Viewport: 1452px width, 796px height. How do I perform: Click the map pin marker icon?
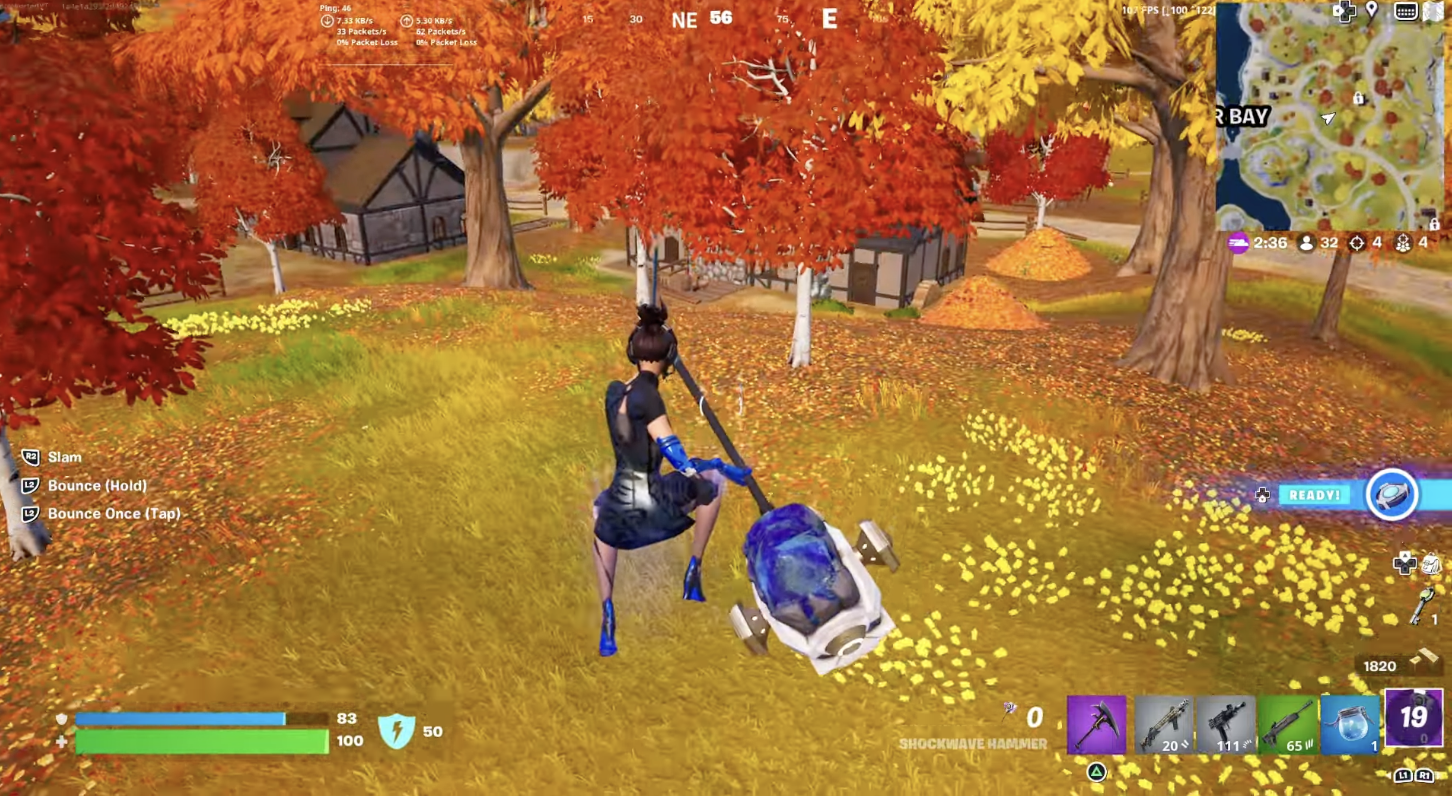click(1372, 11)
